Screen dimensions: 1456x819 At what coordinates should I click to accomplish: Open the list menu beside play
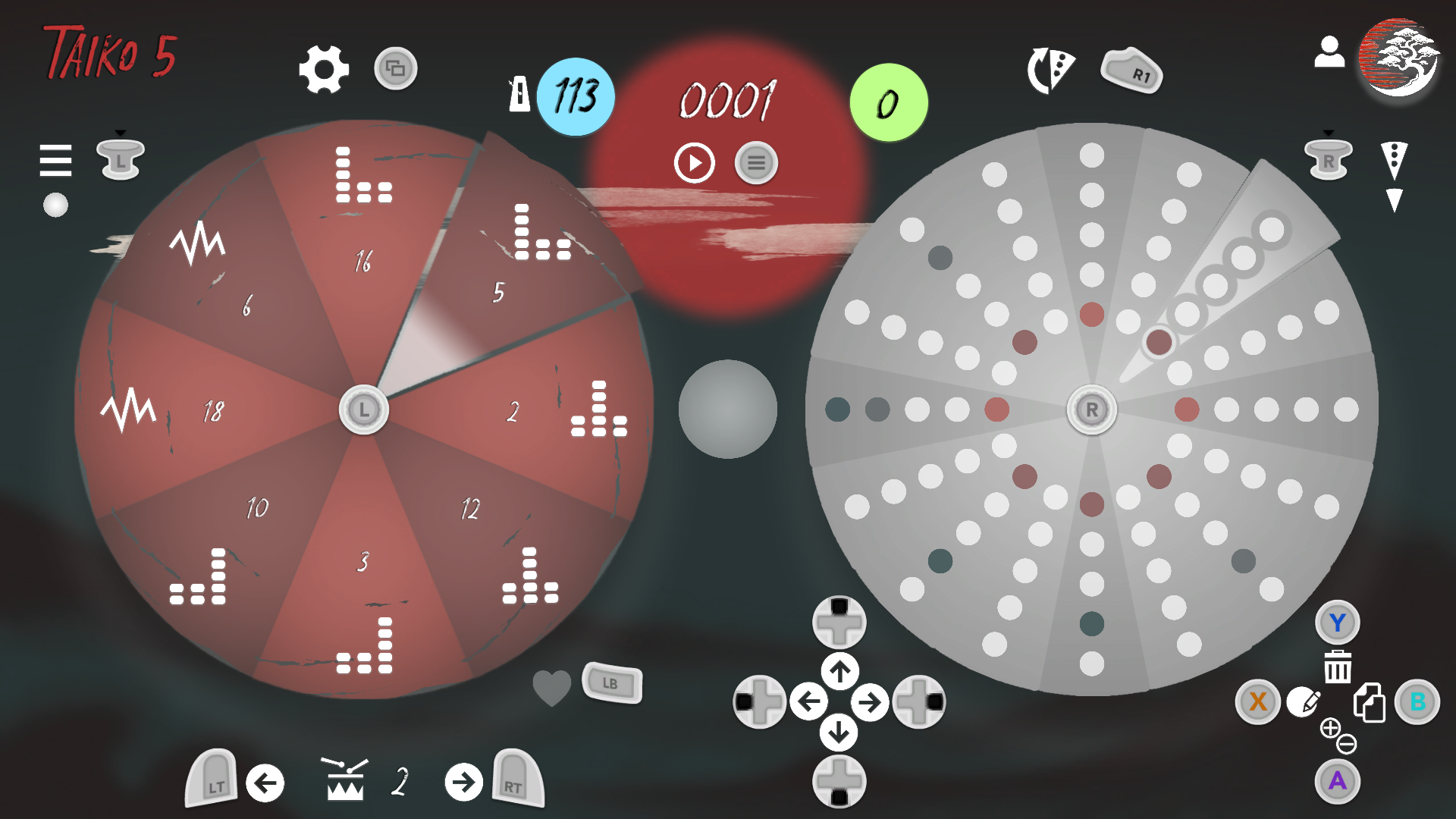pyautogui.click(x=756, y=163)
